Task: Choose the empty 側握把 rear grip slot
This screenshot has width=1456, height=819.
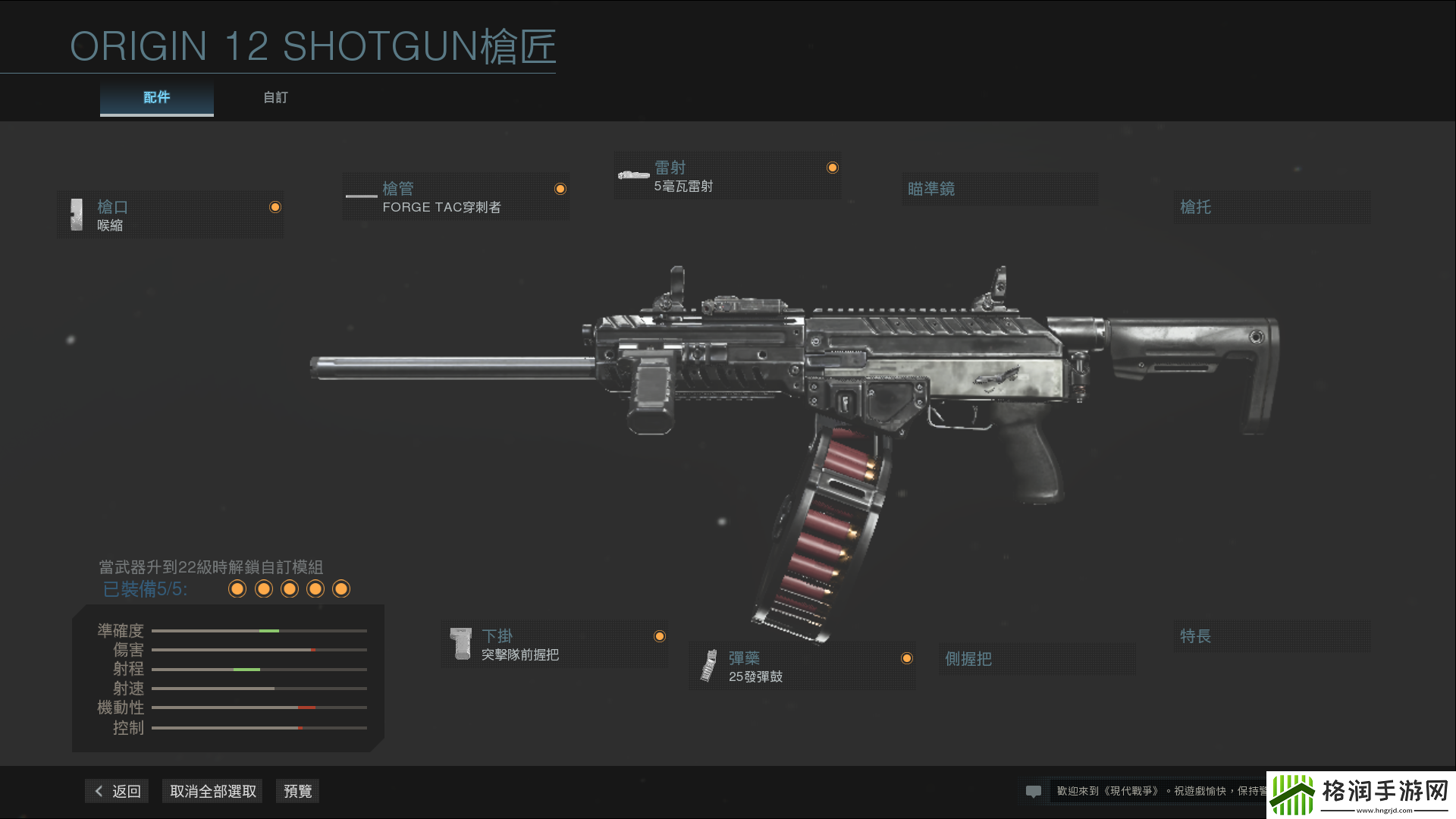Action: pos(1036,659)
